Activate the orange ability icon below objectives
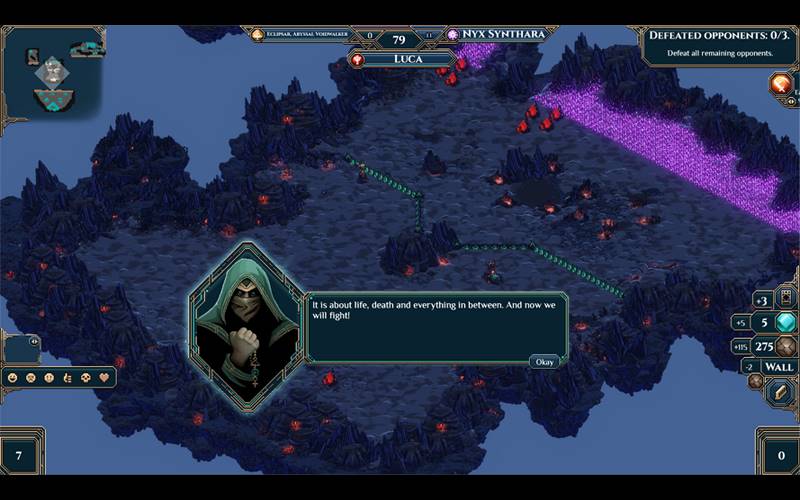This screenshot has width=800, height=500. [781, 84]
